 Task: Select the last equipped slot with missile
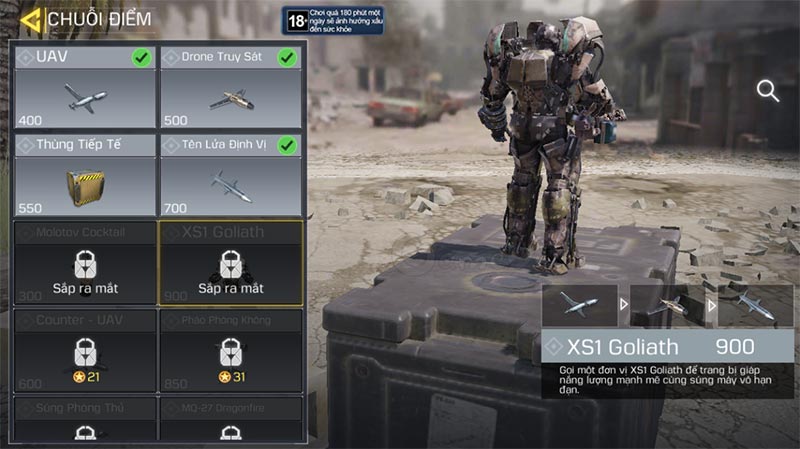756,305
